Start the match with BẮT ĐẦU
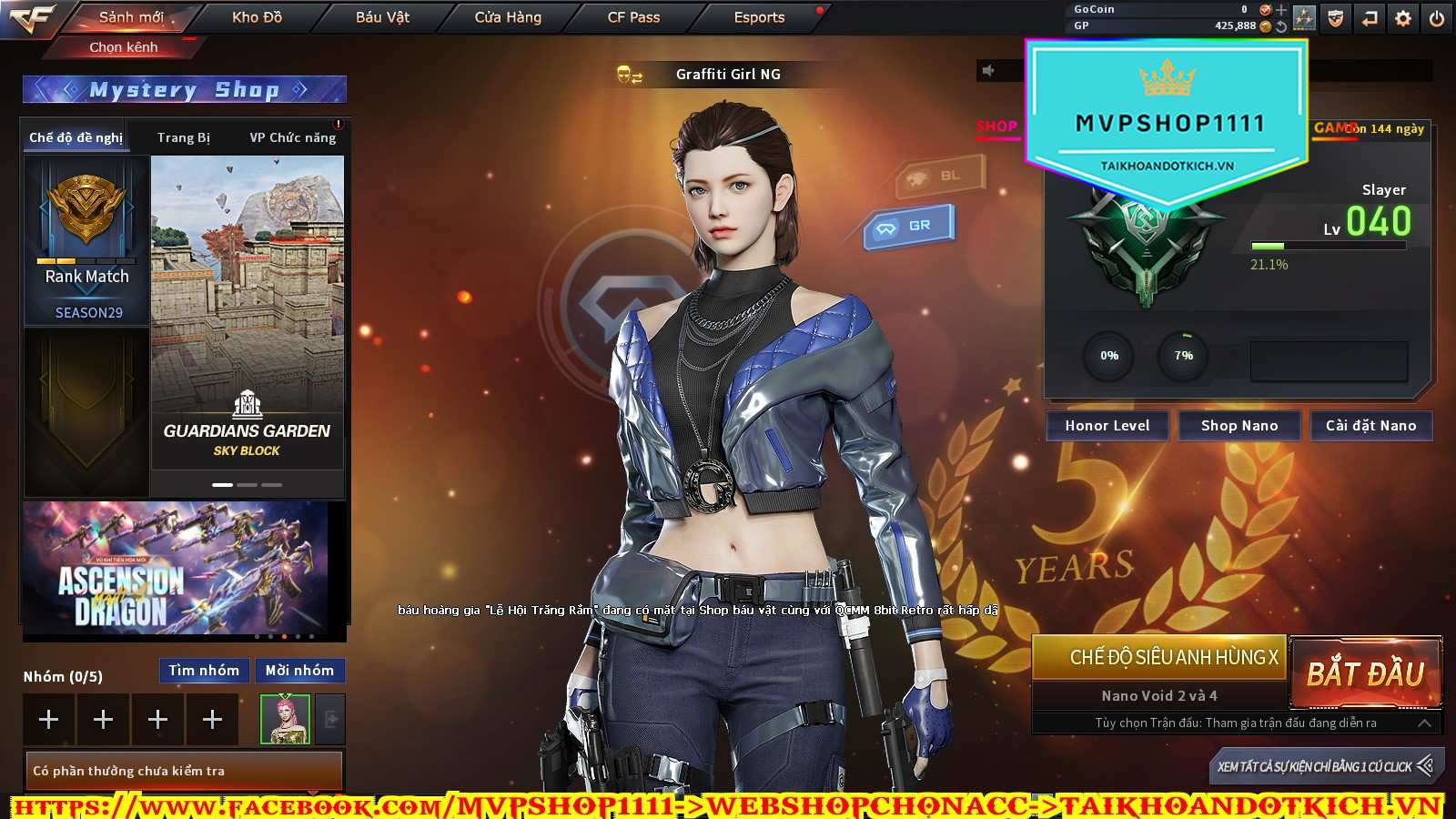Image resolution: width=1456 pixels, height=819 pixels. (x=1365, y=673)
